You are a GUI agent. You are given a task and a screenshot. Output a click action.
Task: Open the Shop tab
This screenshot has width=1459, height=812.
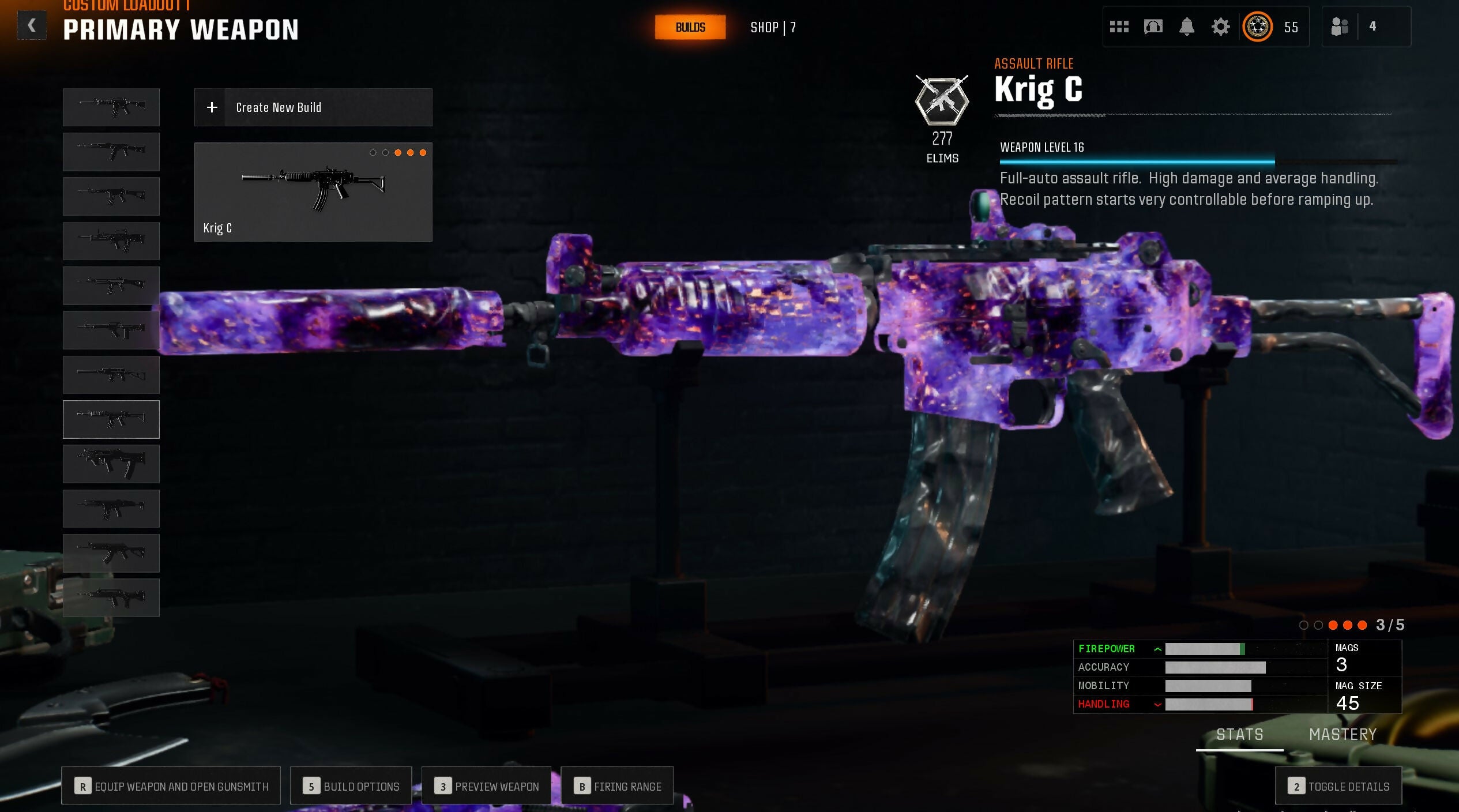pyautogui.click(x=772, y=27)
